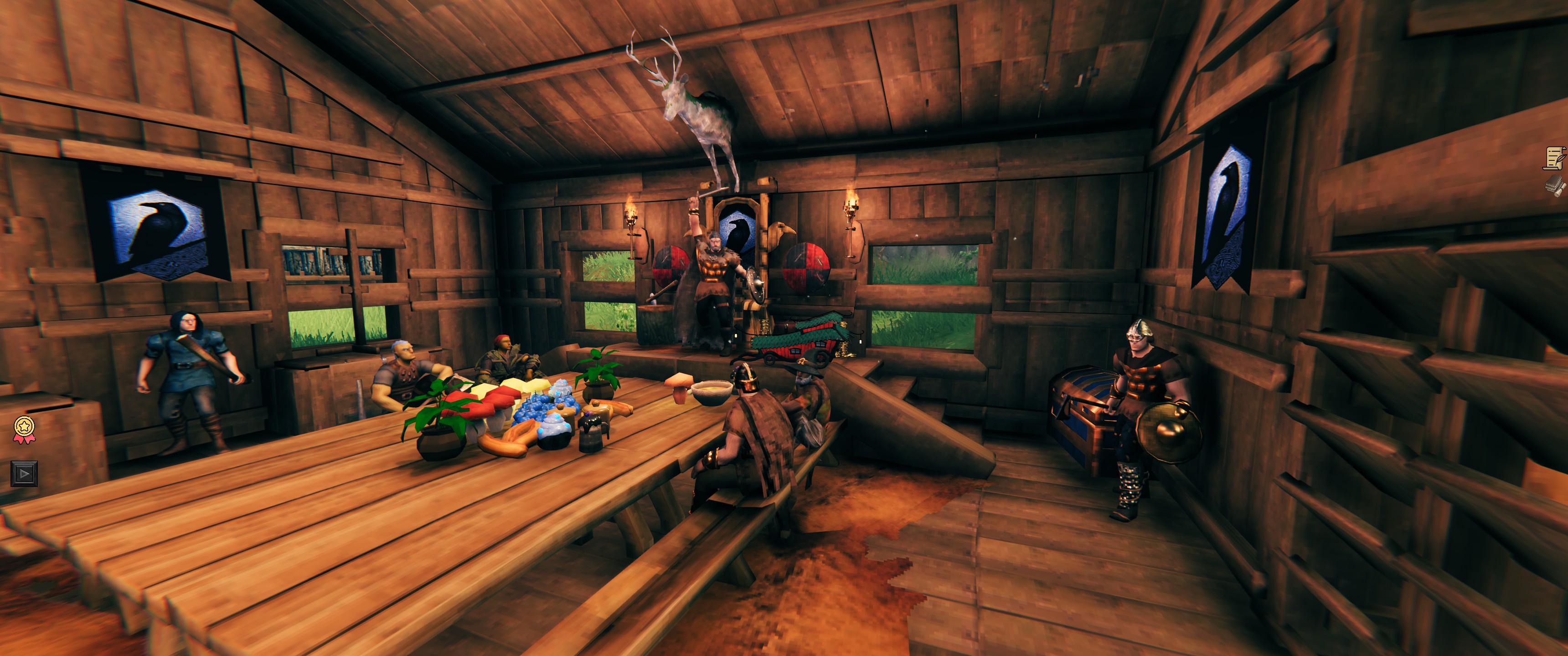The image size is (1568, 656).
Task: Open the scroll and quill icon
Action: pos(1555,158)
